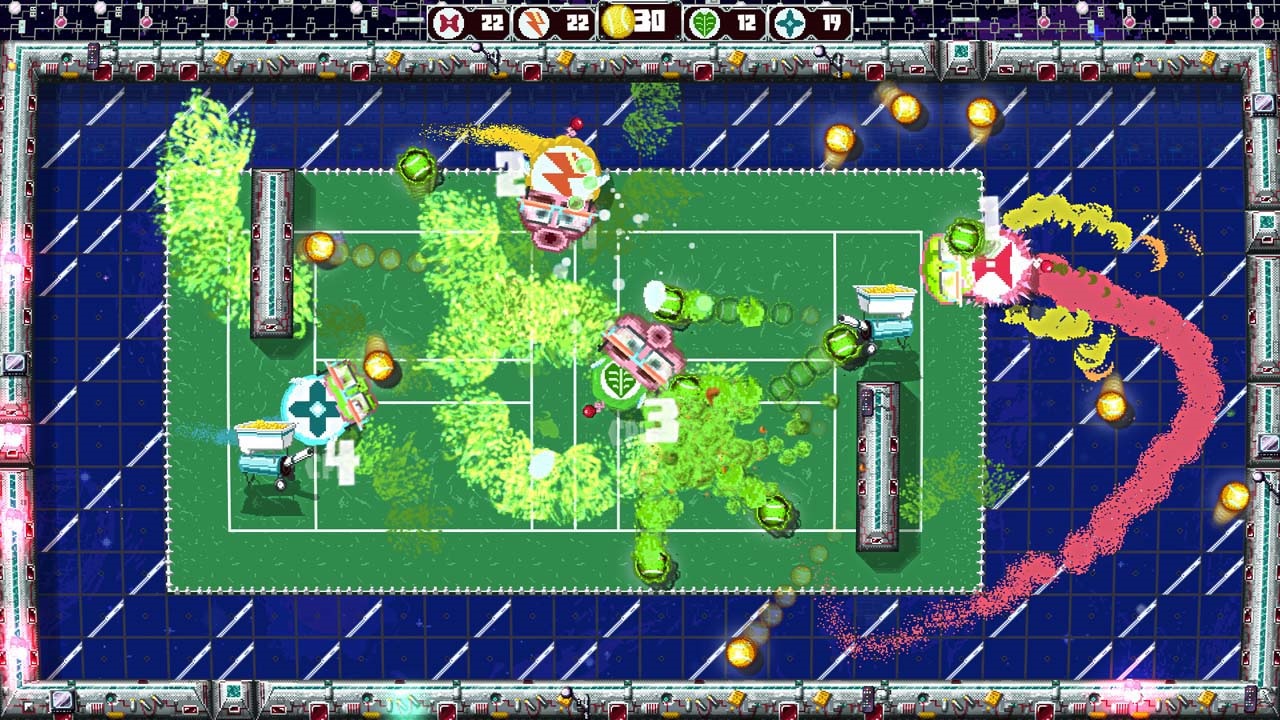
Task: Click the red bow emblem on the scoreboard
Action: 447,20
